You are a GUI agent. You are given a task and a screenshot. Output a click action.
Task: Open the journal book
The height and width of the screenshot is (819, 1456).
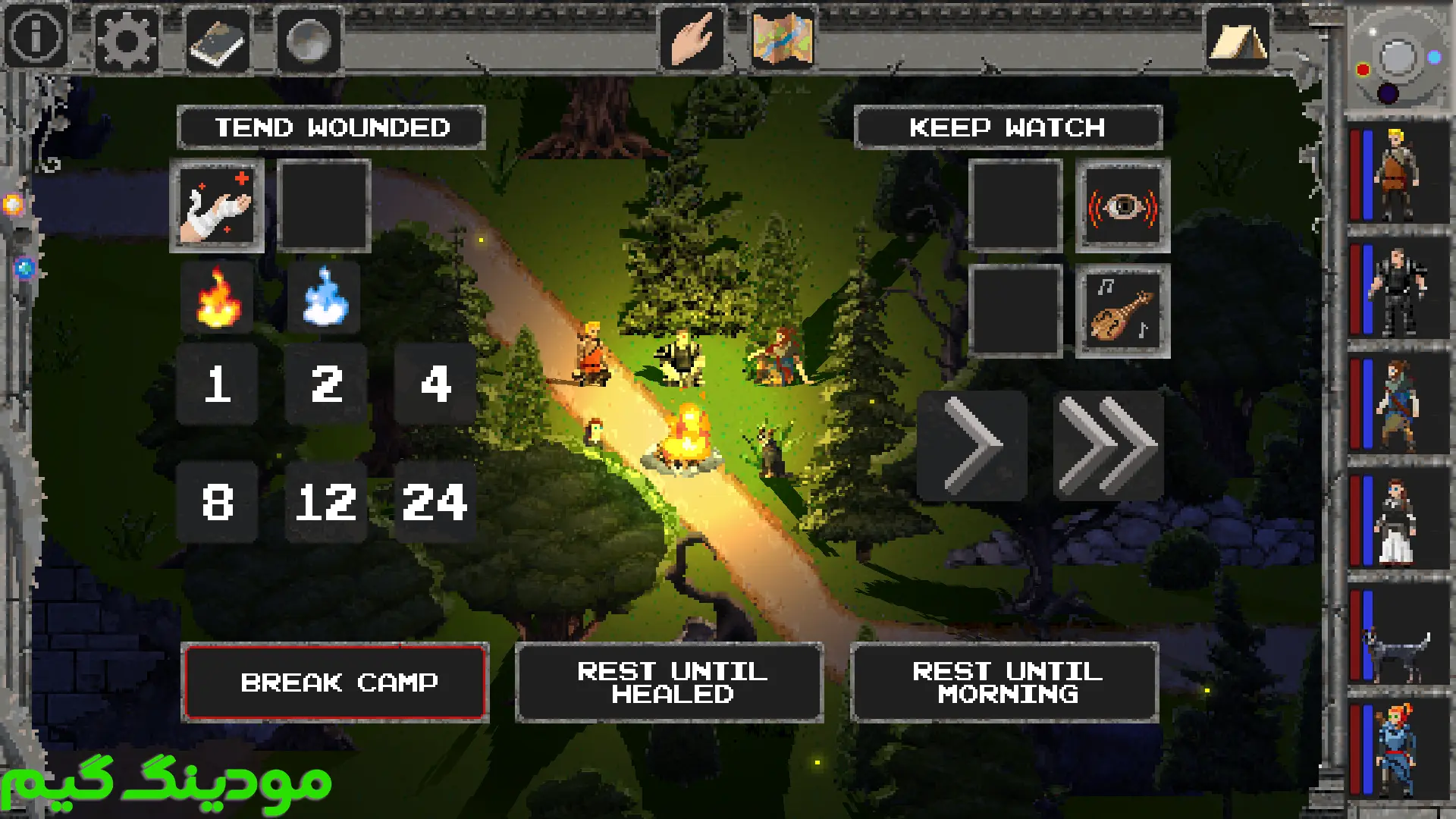coord(218,41)
